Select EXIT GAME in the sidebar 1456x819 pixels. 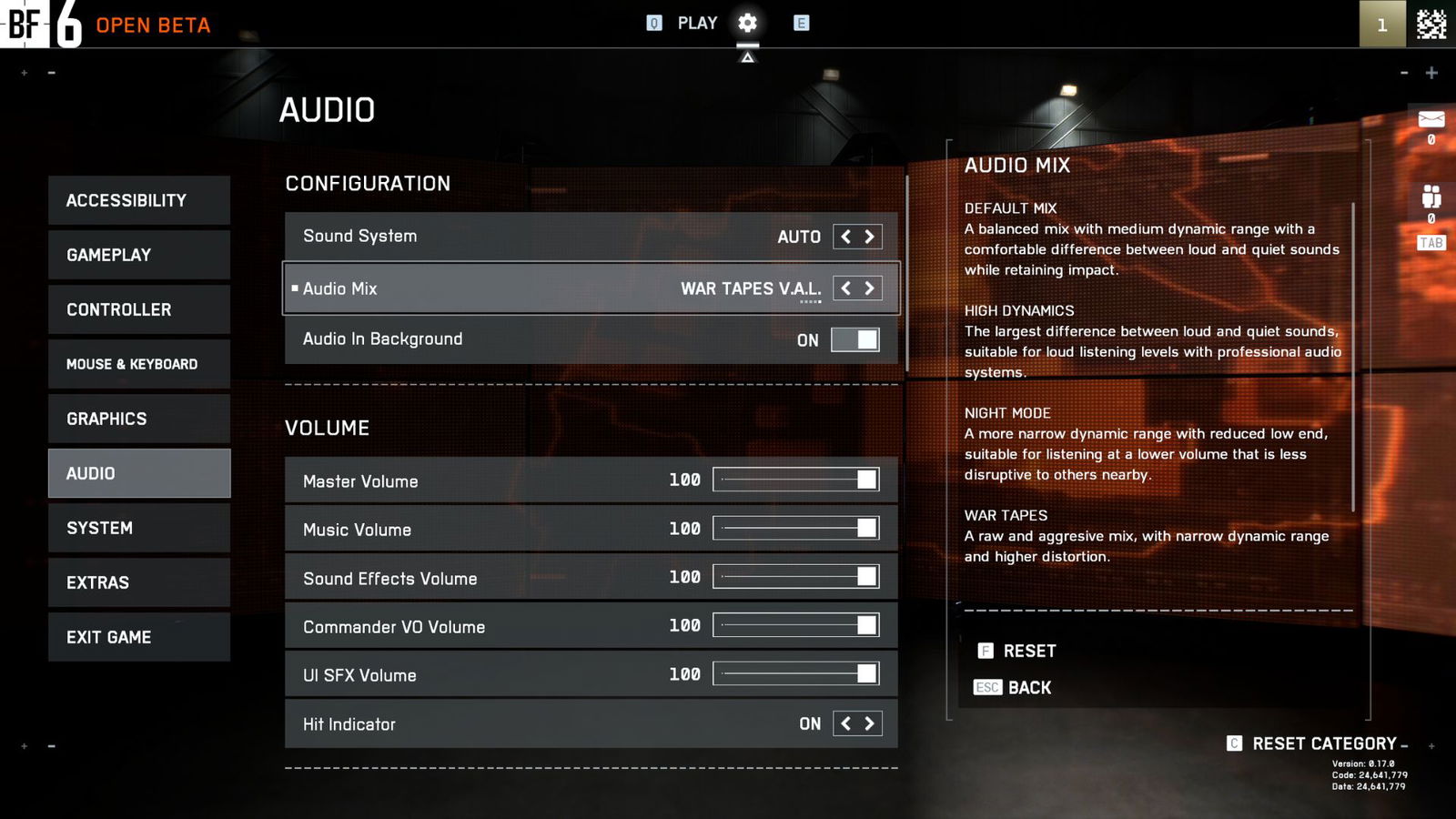click(x=138, y=637)
